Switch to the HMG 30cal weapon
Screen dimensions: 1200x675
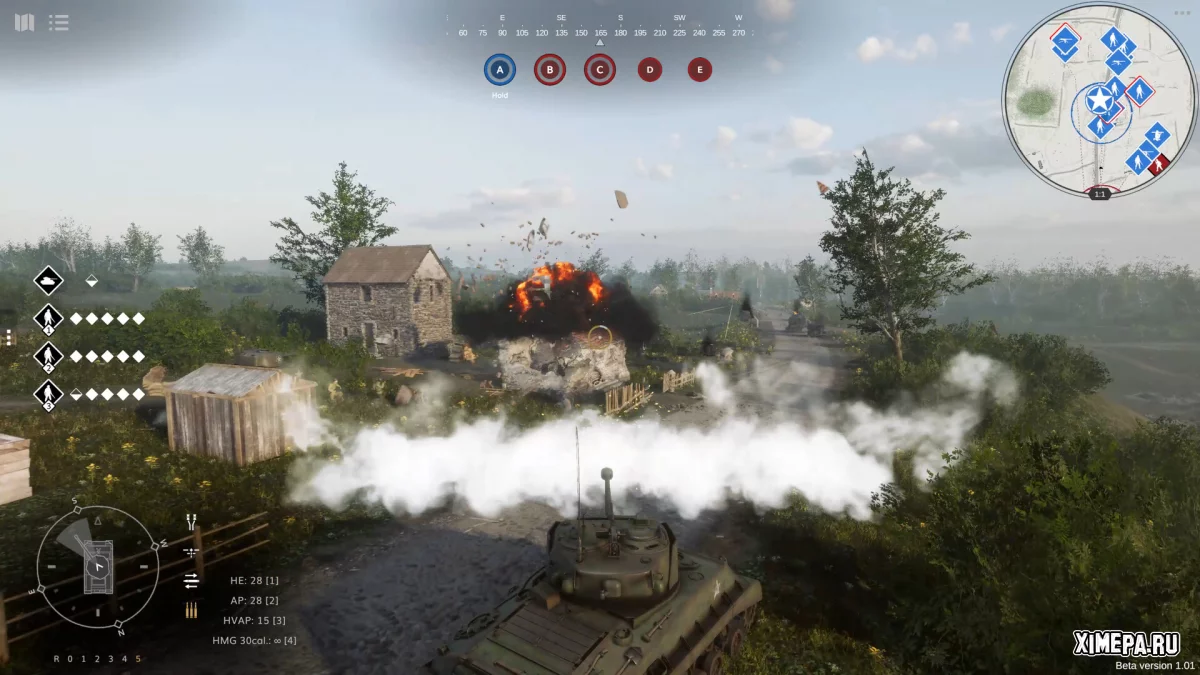coord(254,640)
